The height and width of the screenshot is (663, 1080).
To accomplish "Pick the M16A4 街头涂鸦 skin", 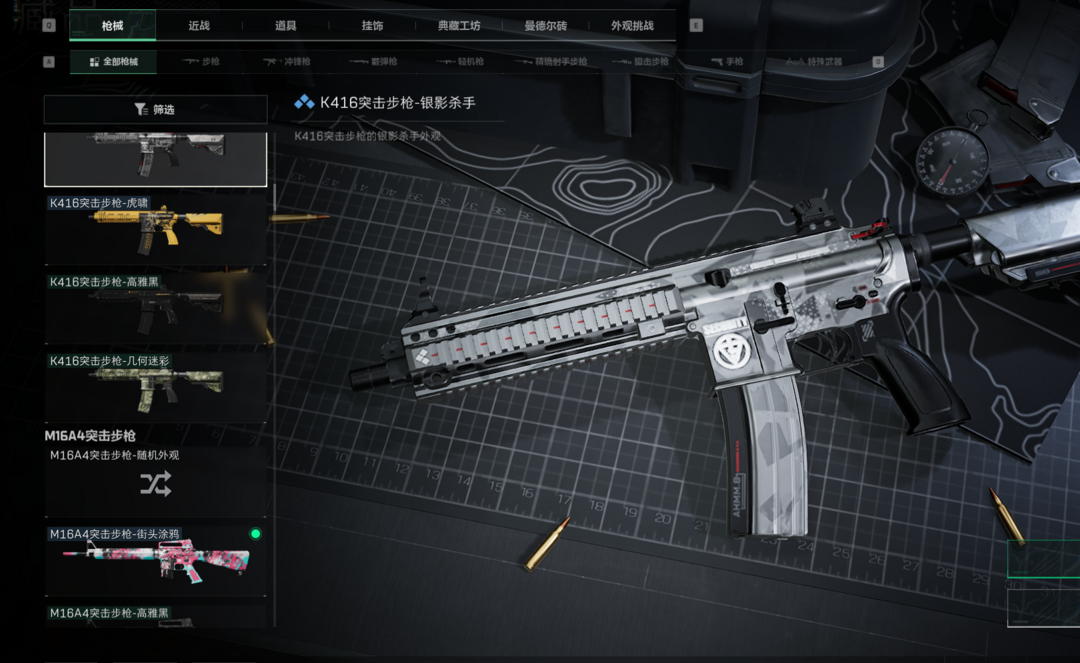I will coord(155,561).
